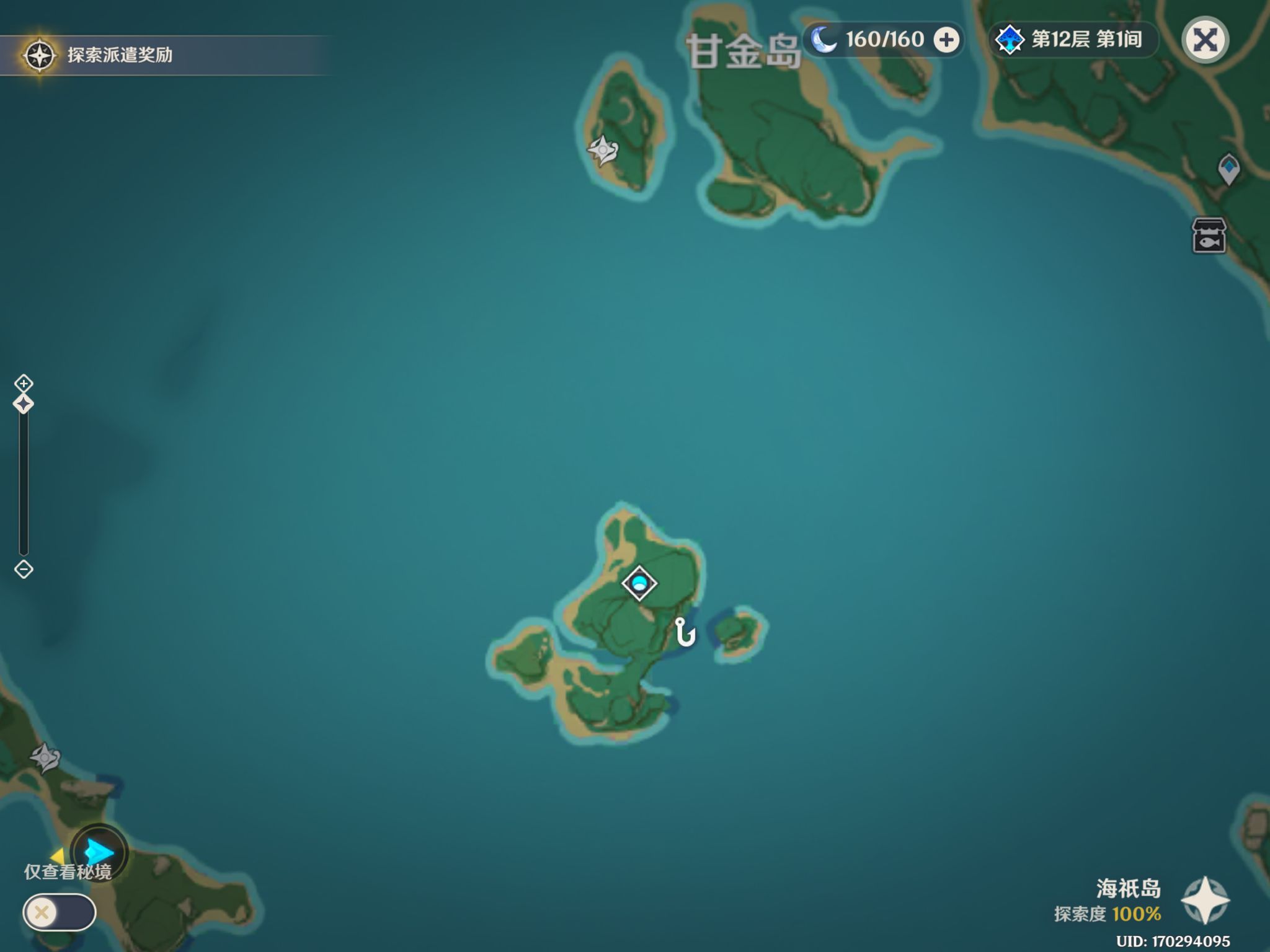
Task: Select the teleport waypoint marker
Action: click(x=1228, y=169)
